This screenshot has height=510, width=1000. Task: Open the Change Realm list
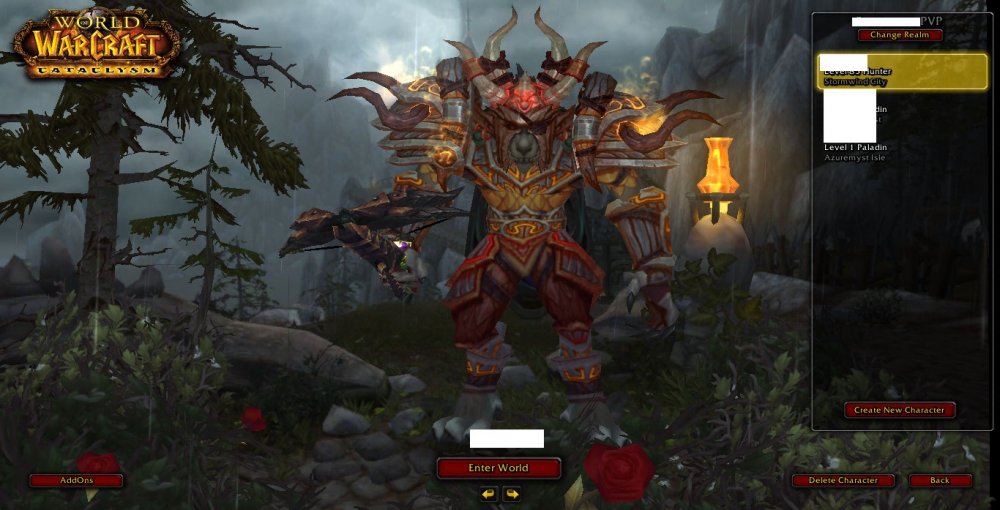pyautogui.click(x=899, y=35)
